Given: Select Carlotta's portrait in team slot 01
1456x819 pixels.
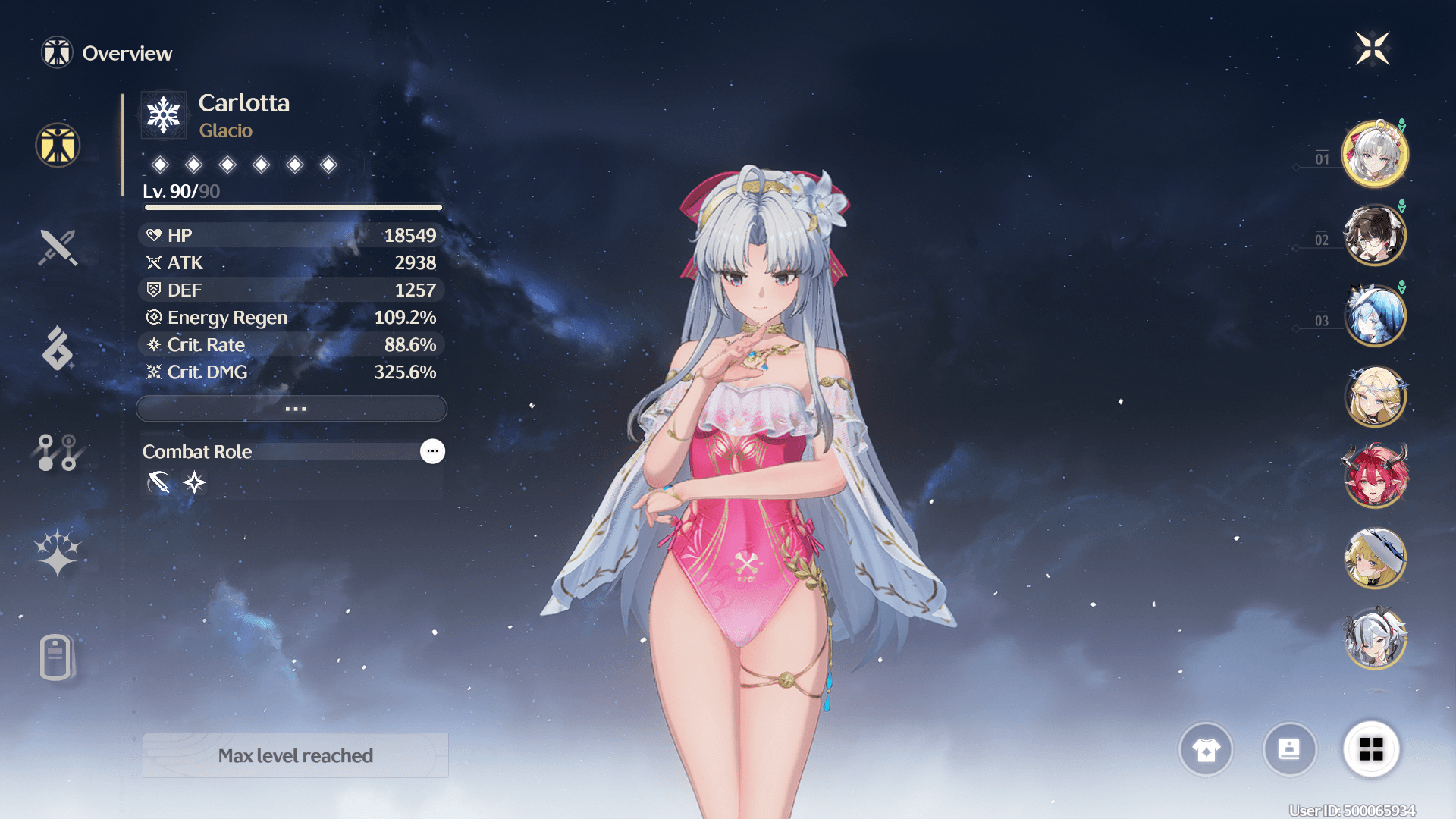Looking at the screenshot, I should (x=1374, y=154).
